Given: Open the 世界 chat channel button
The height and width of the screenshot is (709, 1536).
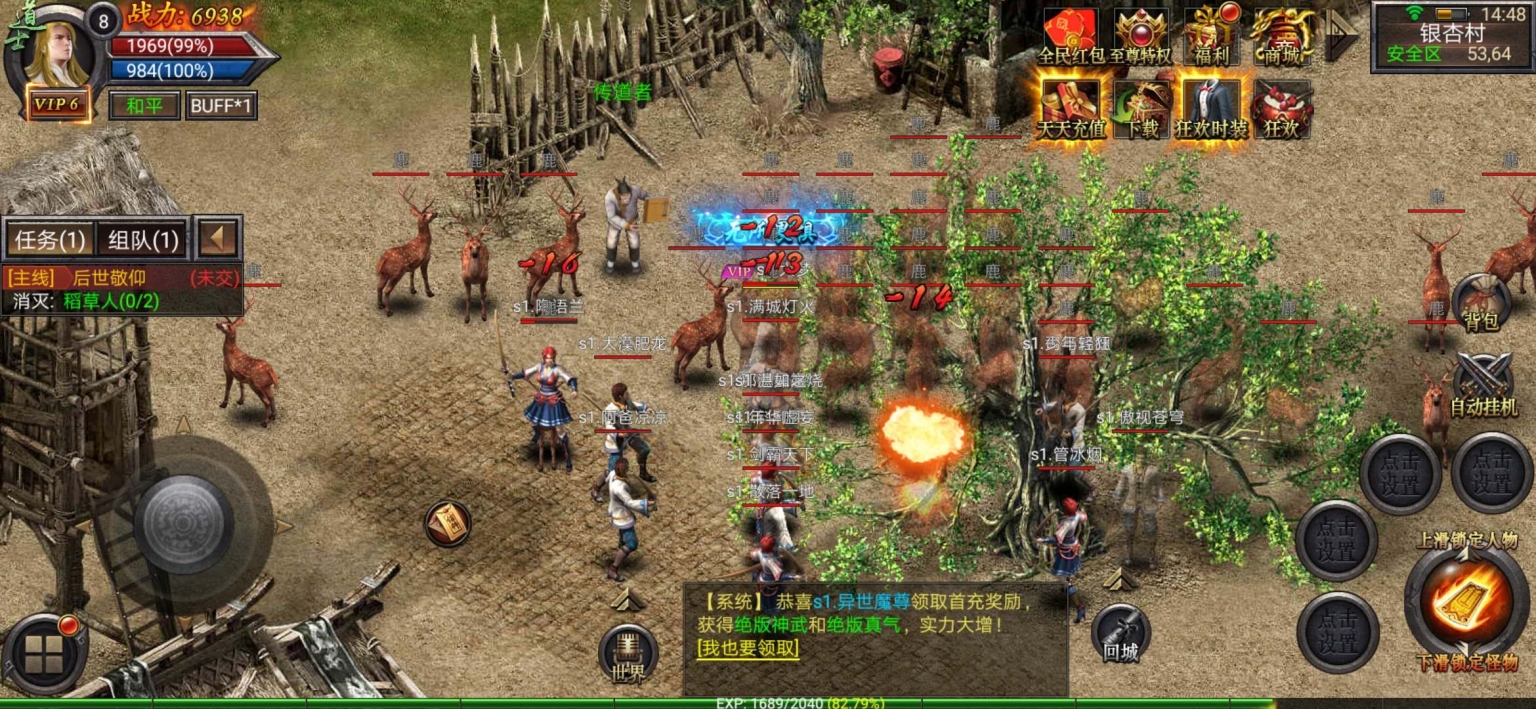Looking at the screenshot, I should (x=629, y=654).
